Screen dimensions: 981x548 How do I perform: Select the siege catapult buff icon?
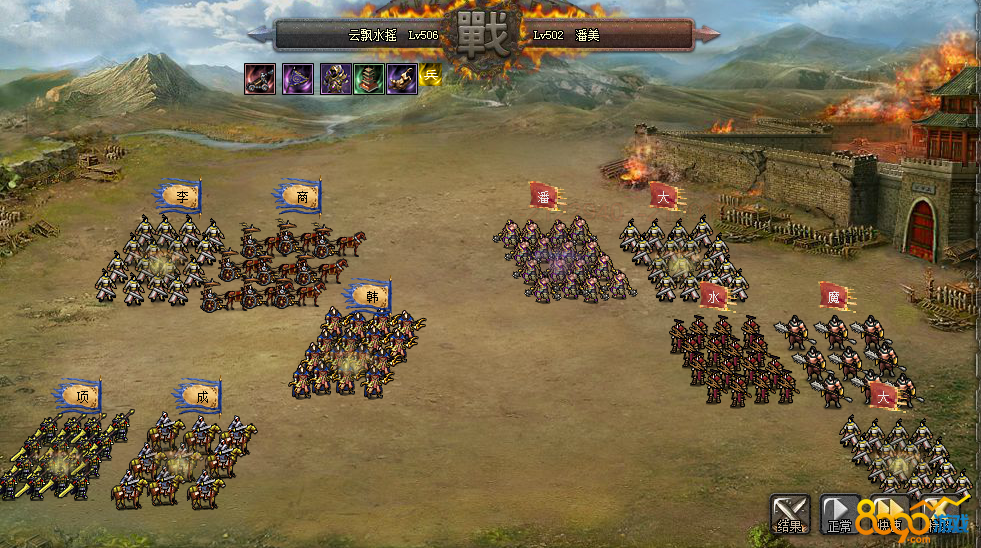point(260,79)
